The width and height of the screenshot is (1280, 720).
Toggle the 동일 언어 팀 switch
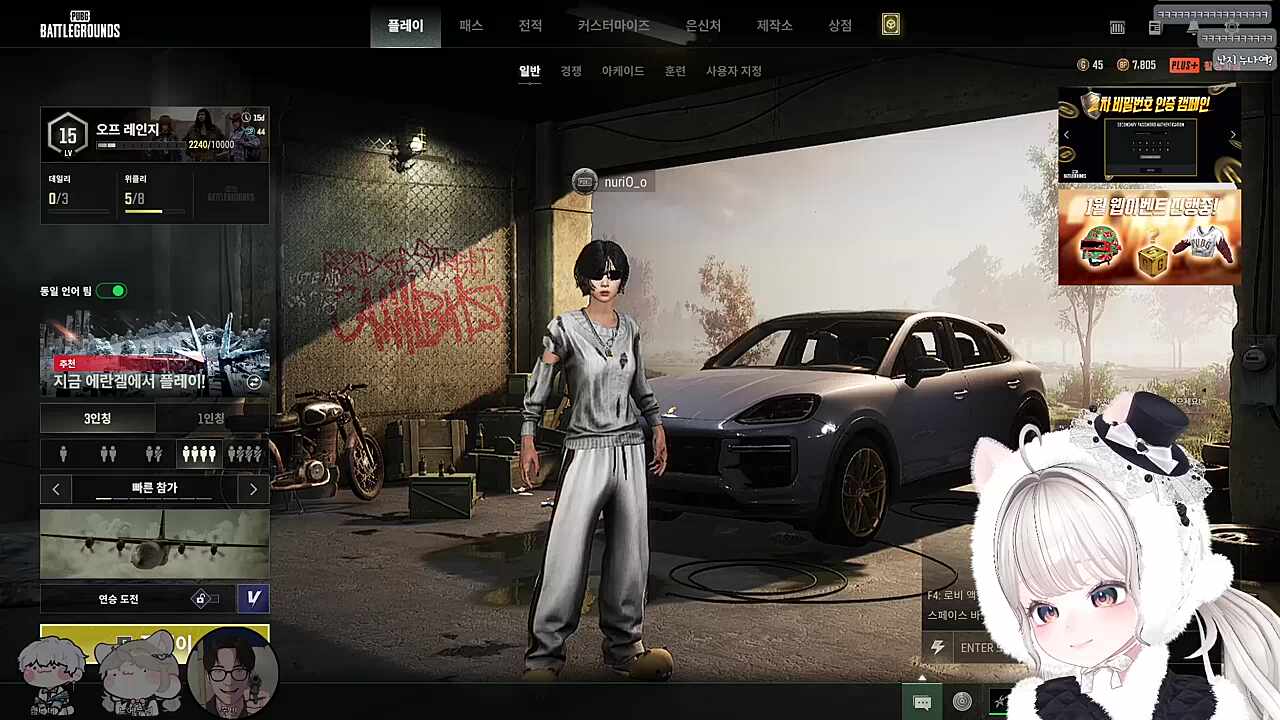112,291
